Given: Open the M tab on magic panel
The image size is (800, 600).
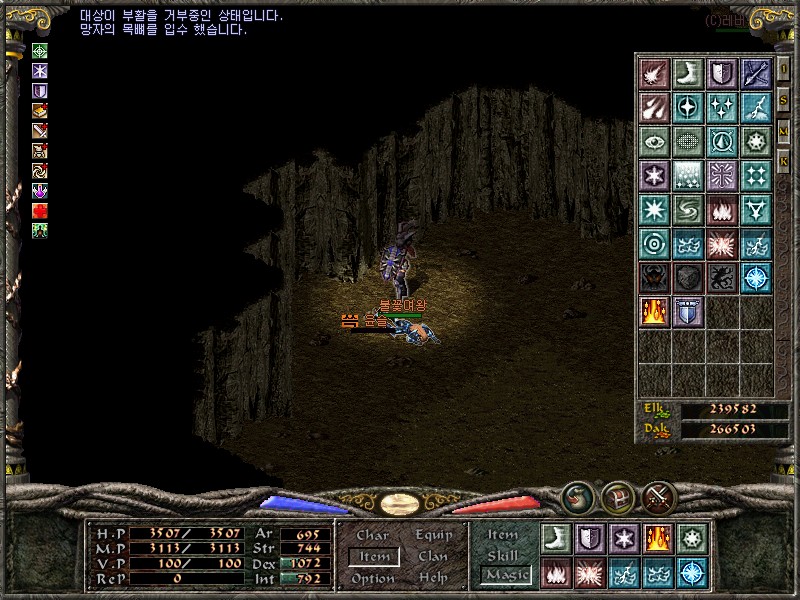Looking at the screenshot, I should click(x=784, y=131).
